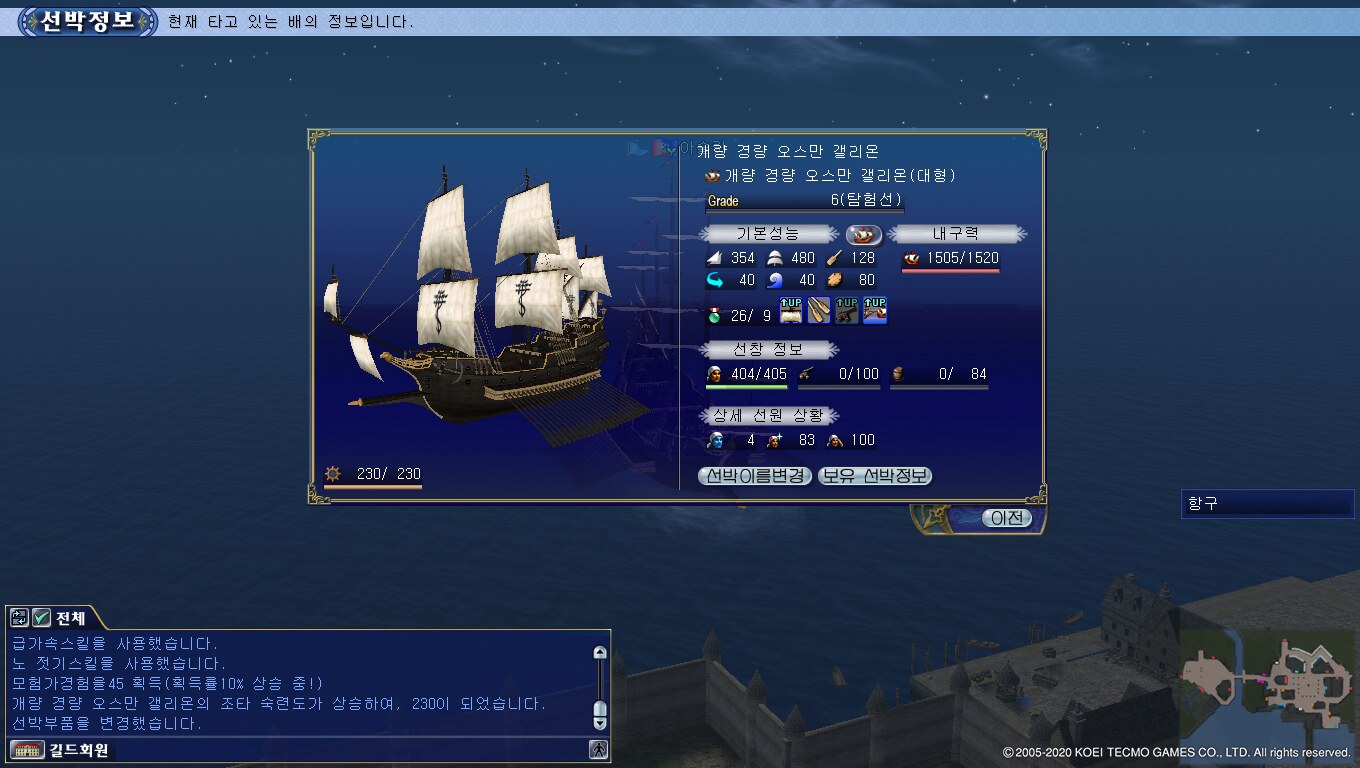The height and width of the screenshot is (768, 1360).
Task: Toggle the green checkmark chat filter
Action: 41,618
